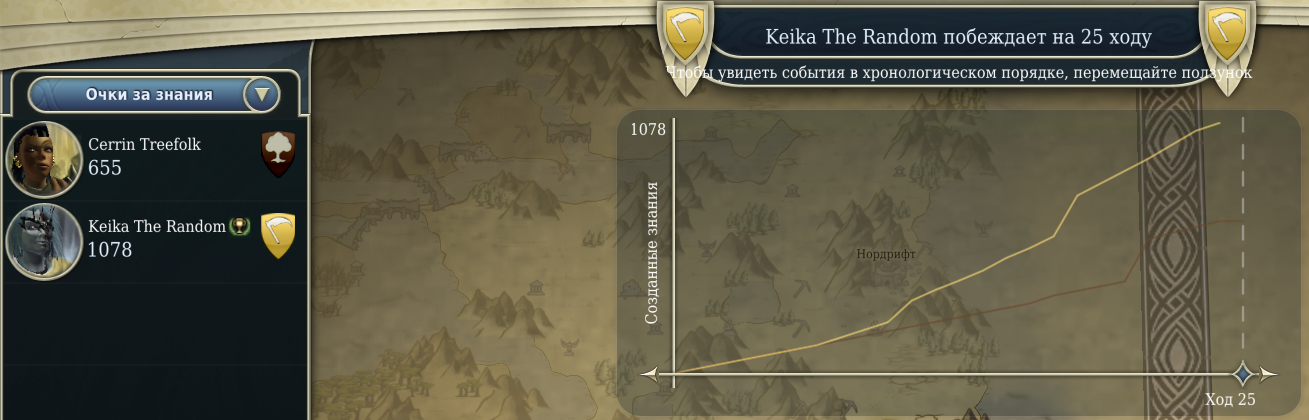Click Cerrin Treefolk's portrait
Viewport: 1309px width, 420px height.
(44, 158)
